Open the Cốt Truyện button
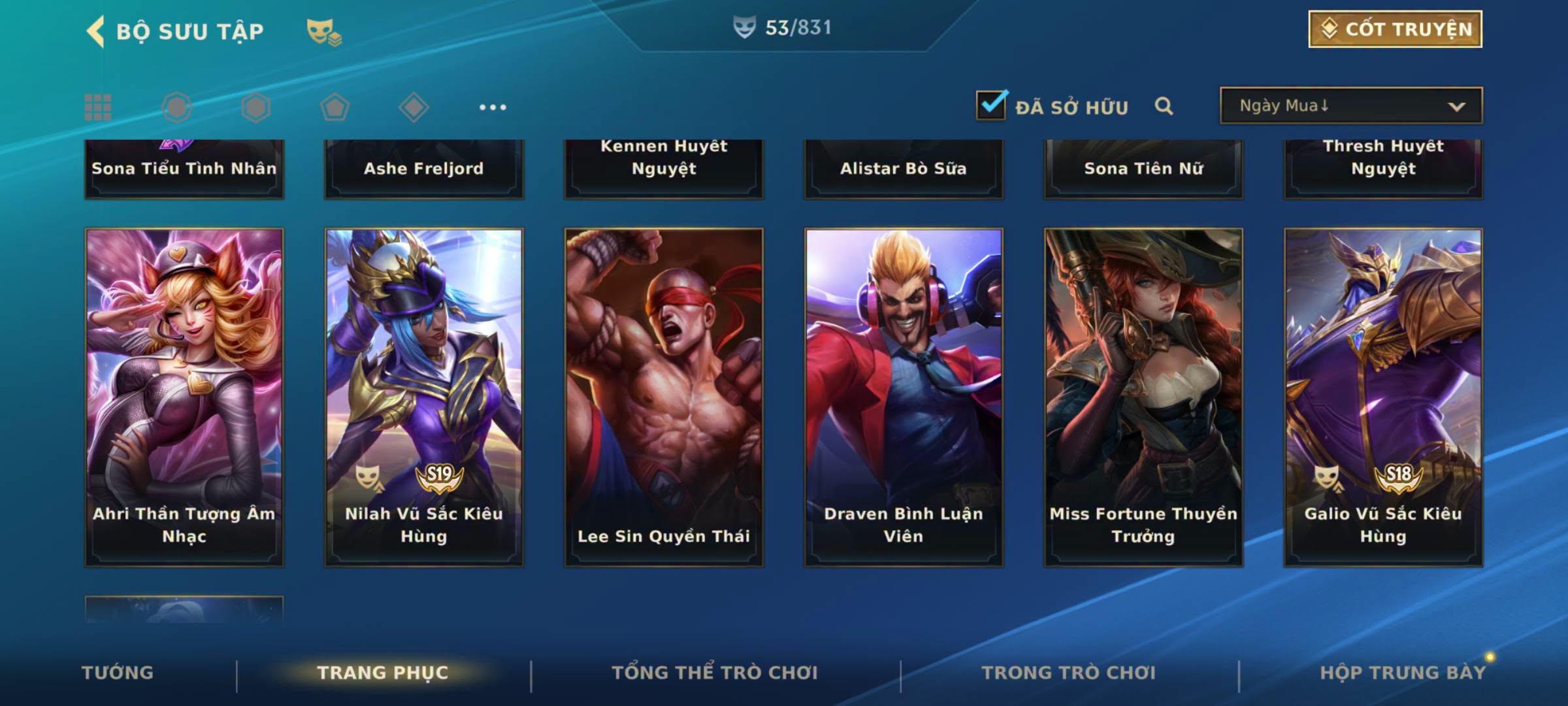The width and height of the screenshot is (1568, 706). click(1395, 29)
